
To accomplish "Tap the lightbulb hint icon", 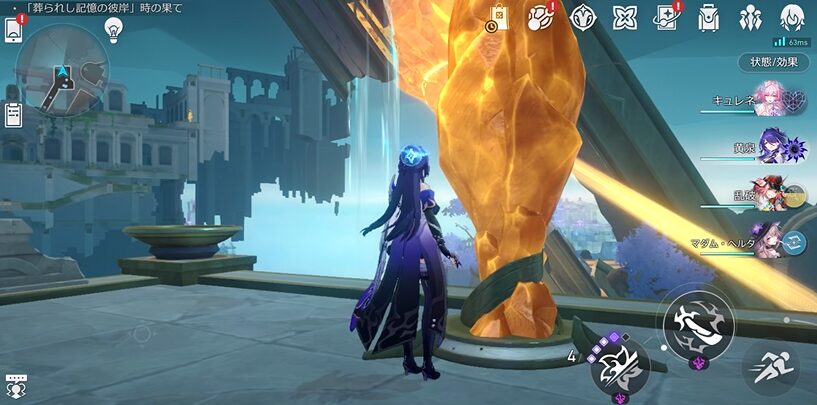I will point(114,29).
